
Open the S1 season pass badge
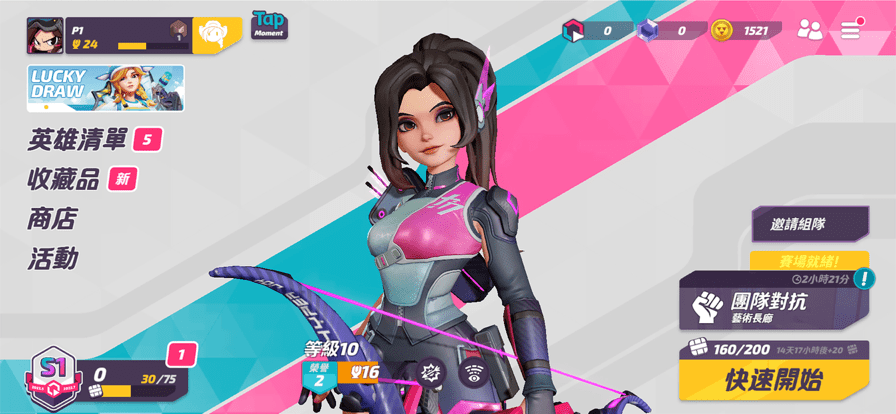pos(47,375)
